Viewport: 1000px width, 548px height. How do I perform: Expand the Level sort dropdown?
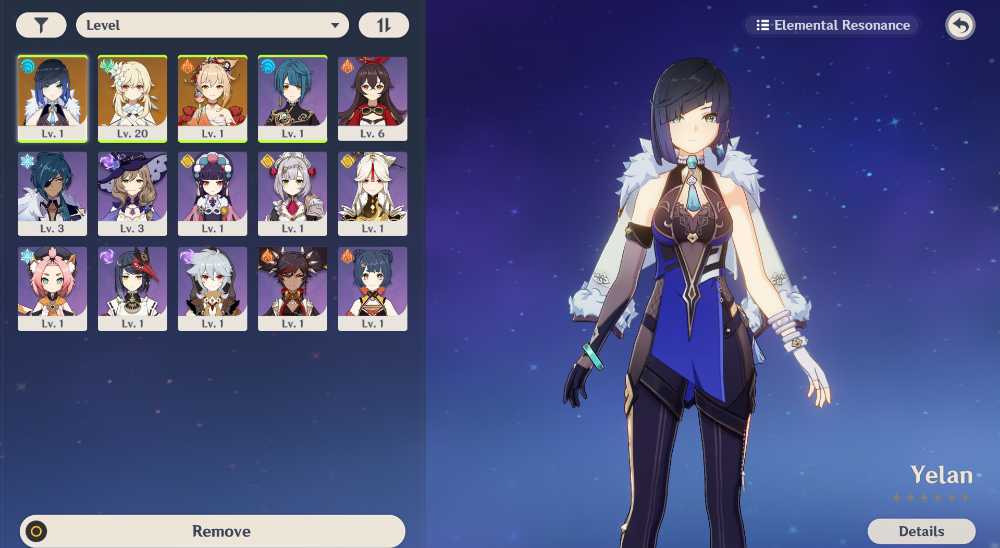(x=212, y=25)
